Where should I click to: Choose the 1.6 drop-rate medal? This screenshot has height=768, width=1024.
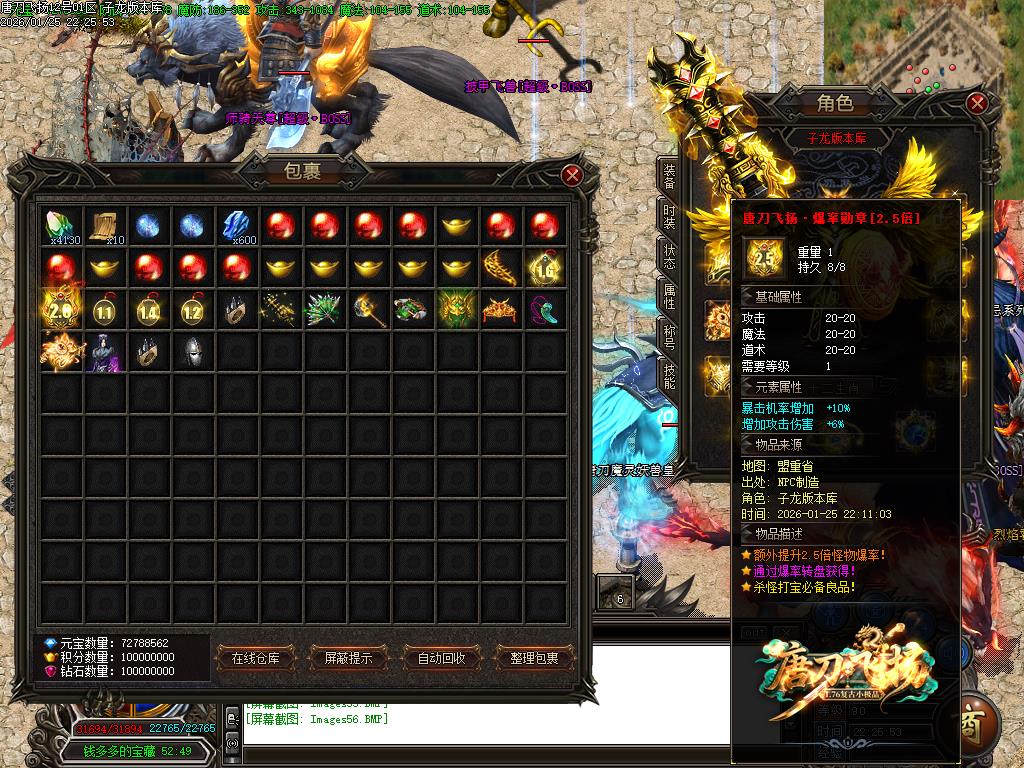pos(546,268)
